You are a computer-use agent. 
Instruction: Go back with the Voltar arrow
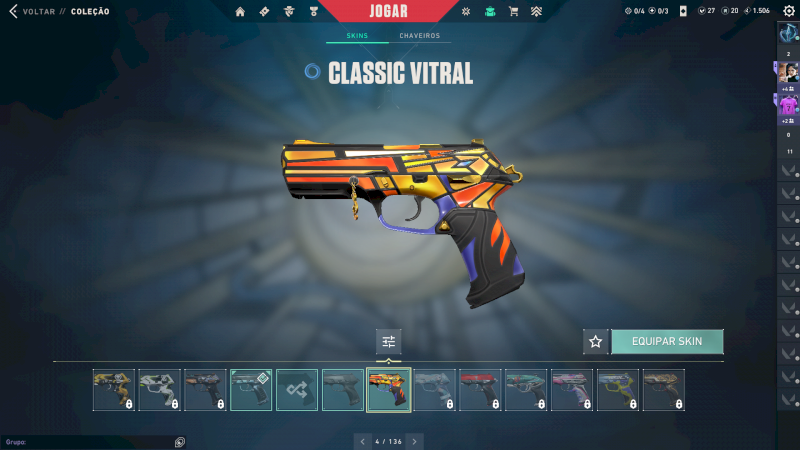13,11
